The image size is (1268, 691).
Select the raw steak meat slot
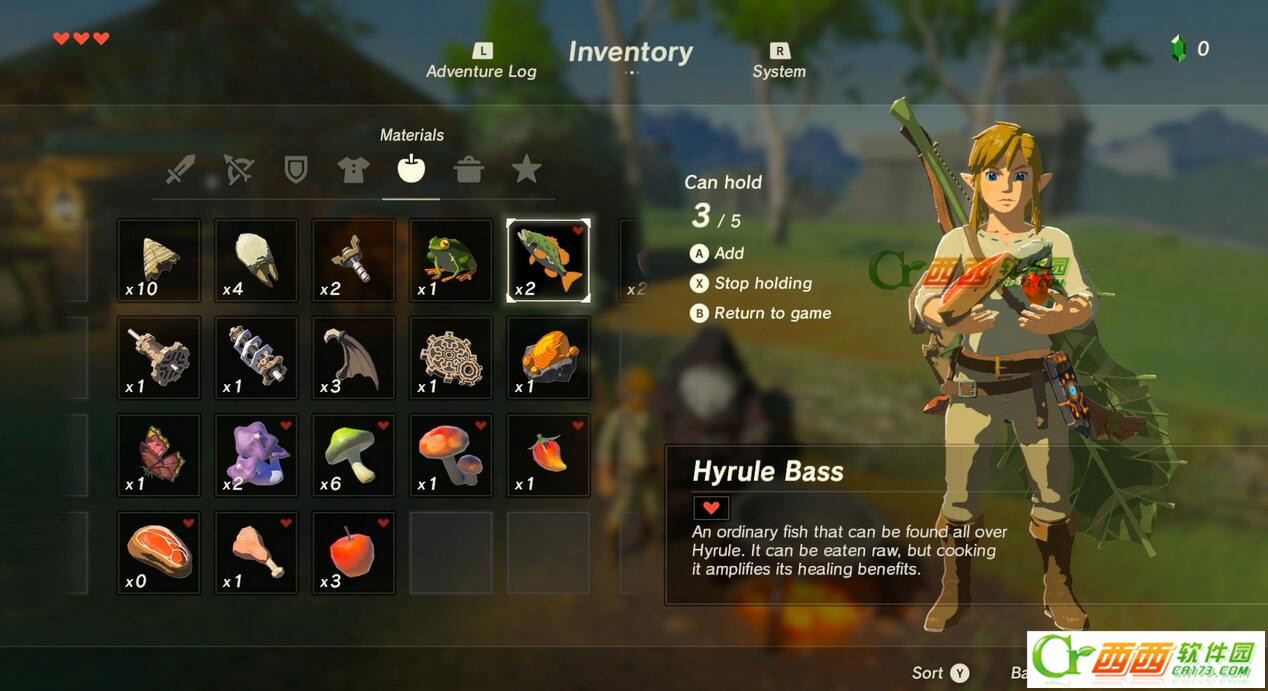(x=159, y=552)
